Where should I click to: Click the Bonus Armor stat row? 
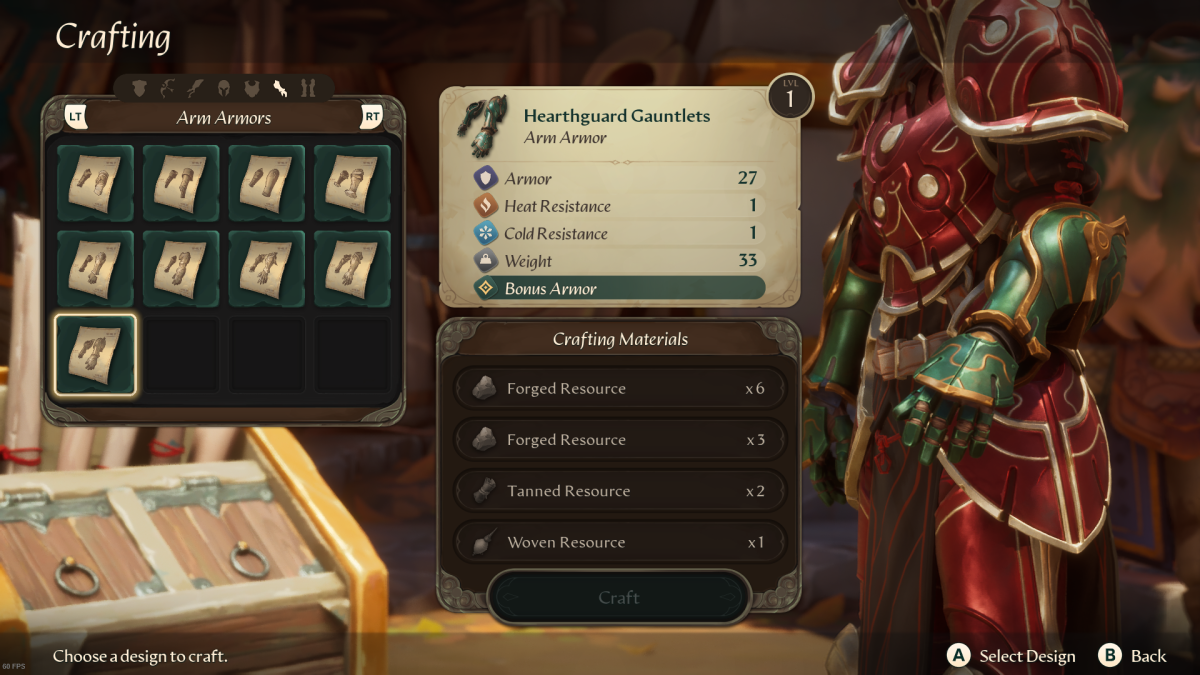(x=618, y=288)
